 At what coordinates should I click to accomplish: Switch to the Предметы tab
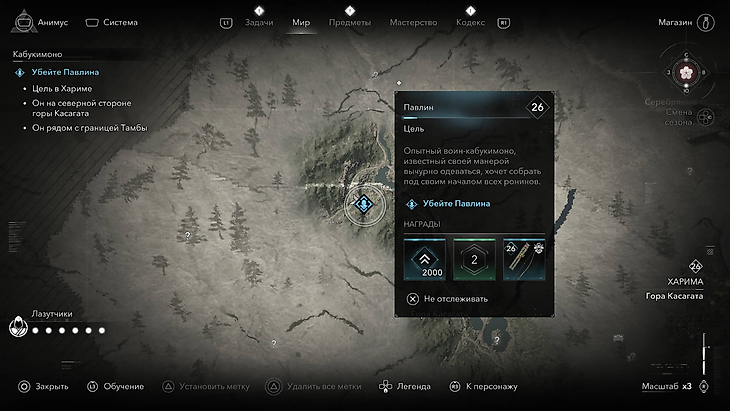click(350, 22)
